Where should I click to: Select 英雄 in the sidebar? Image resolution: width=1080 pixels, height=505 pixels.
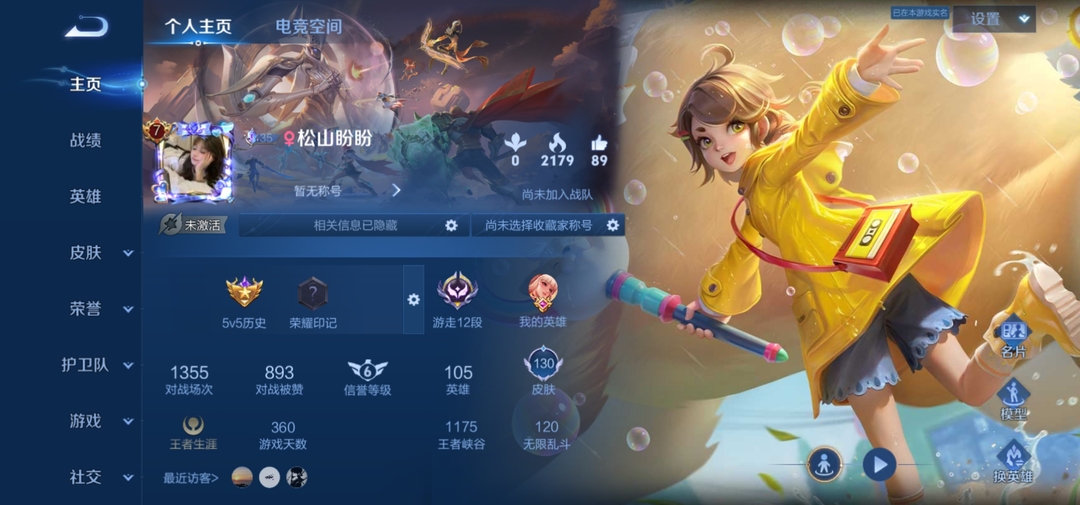tap(85, 196)
